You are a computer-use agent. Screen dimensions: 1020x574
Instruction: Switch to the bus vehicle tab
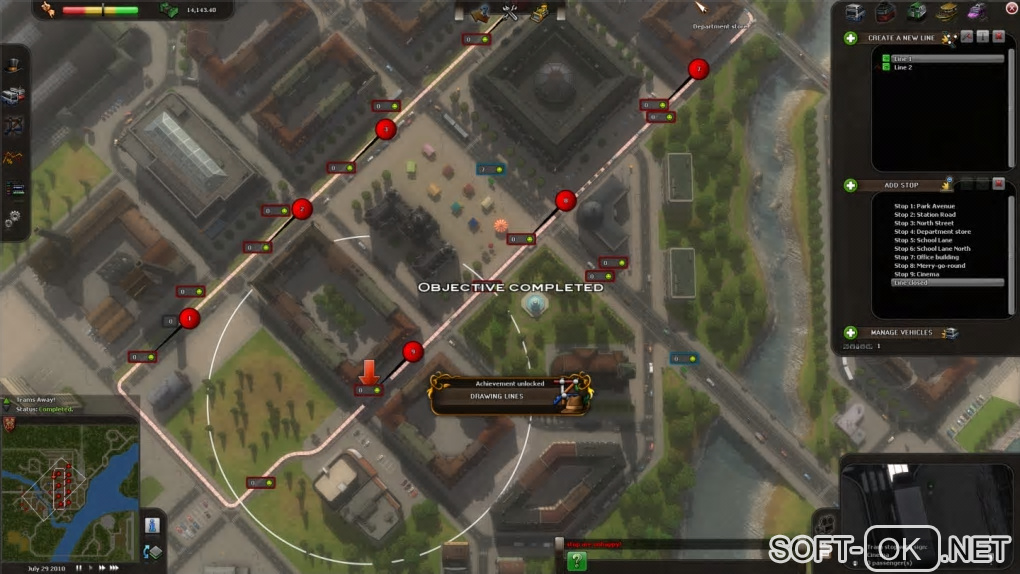[856, 12]
